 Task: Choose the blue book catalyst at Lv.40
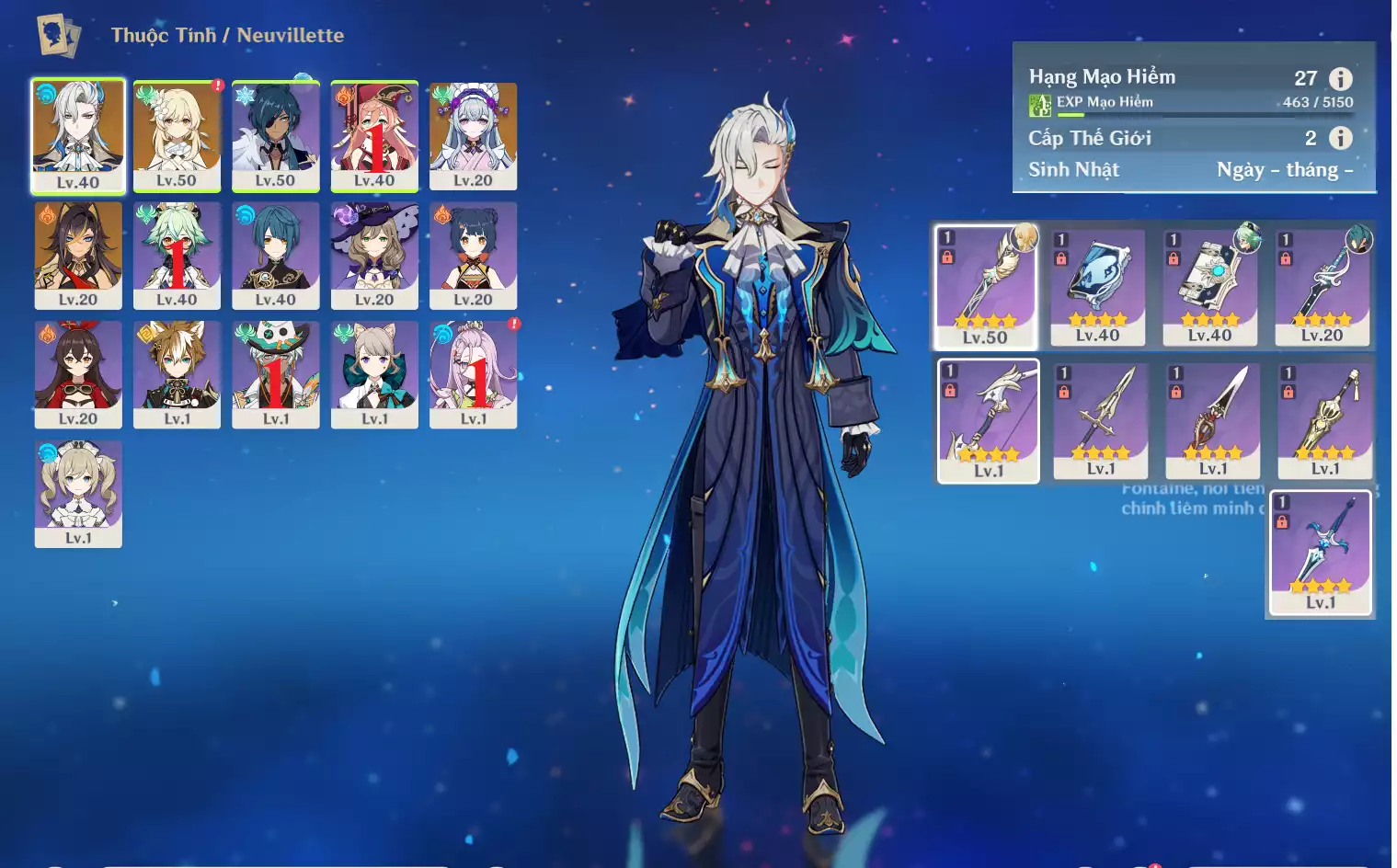coord(1098,286)
